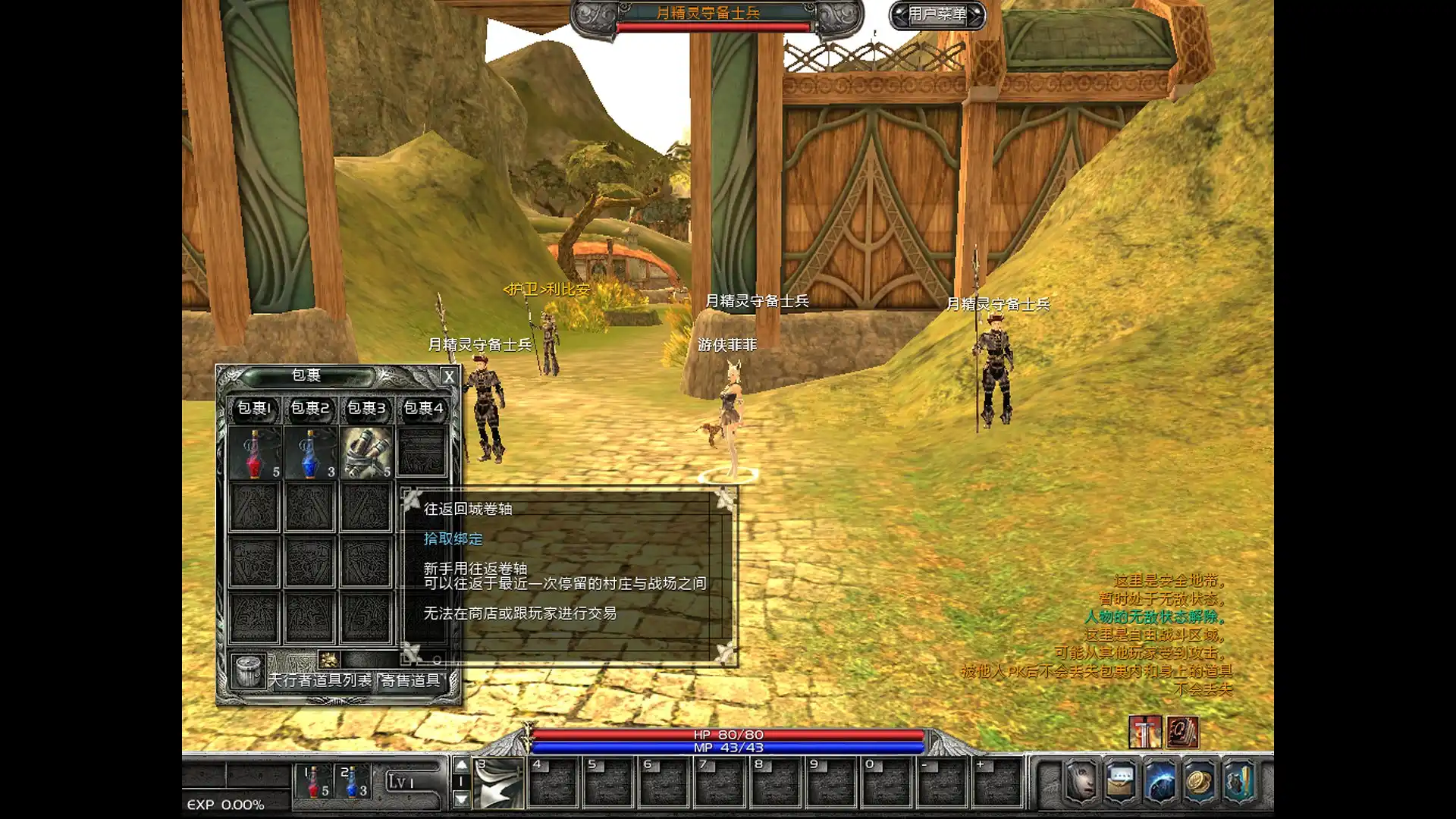
Task: Use the blue potion in quick slot 2
Action: (x=352, y=783)
